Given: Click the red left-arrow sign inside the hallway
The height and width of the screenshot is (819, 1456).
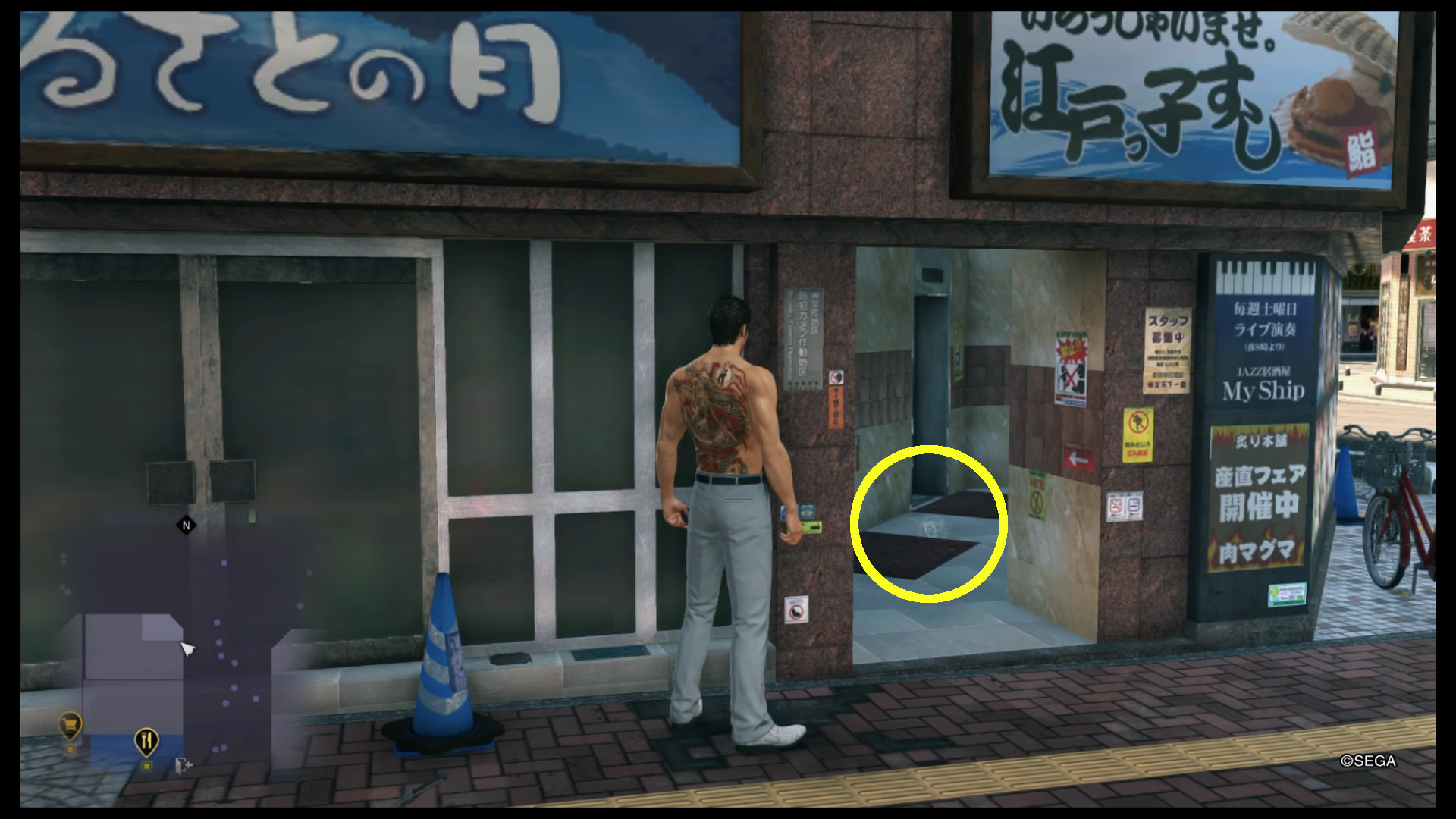Looking at the screenshot, I should pos(1078,459).
